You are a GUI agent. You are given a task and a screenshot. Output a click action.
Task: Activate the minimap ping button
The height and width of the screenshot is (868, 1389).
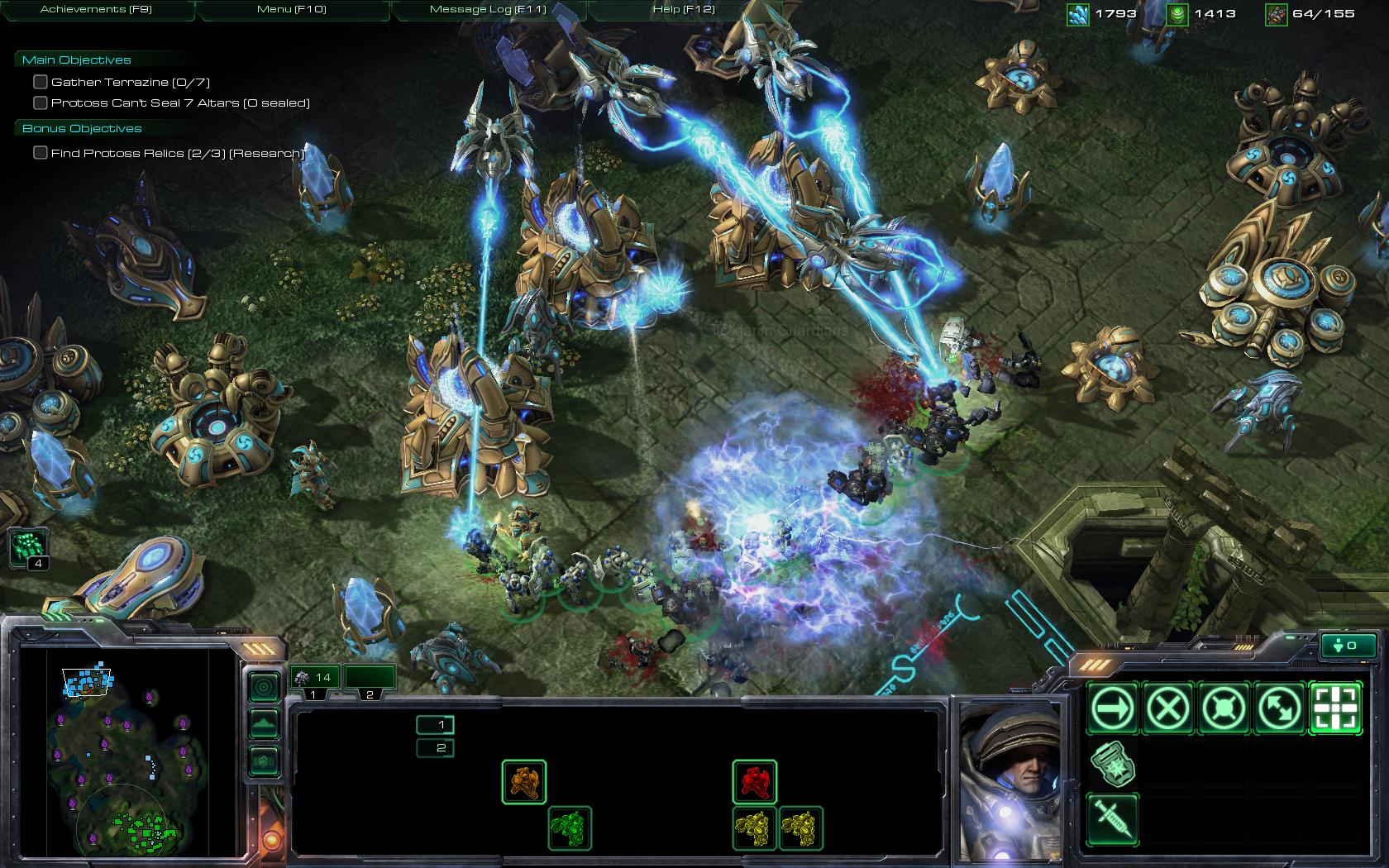(x=264, y=686)
